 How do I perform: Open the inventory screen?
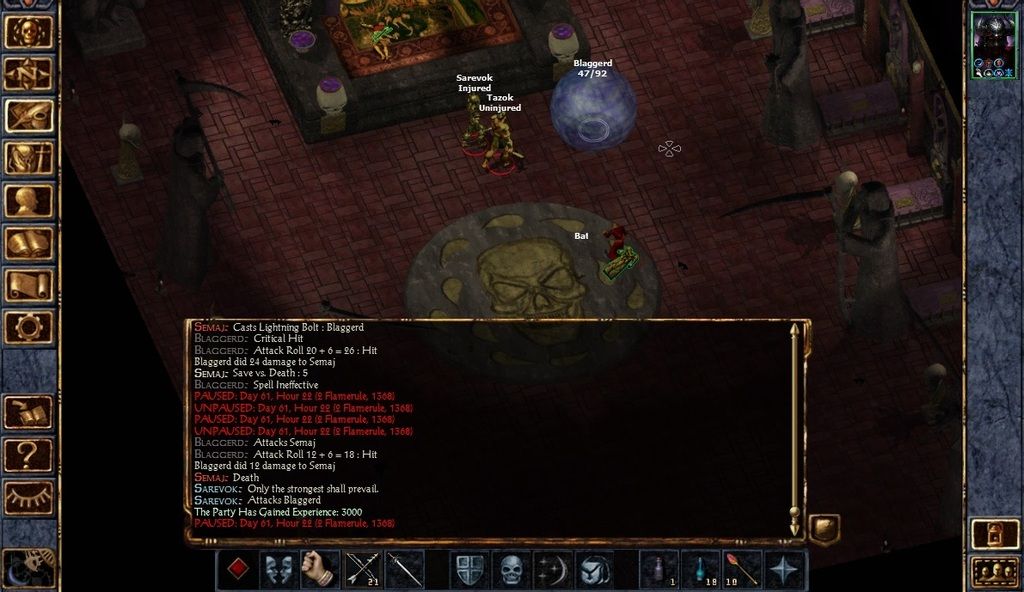pos(29,158)
